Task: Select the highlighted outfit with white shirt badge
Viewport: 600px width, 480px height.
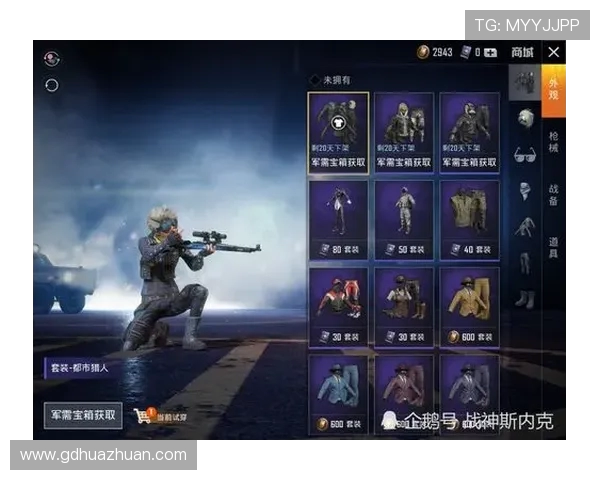Action: (x=338, y=132)
